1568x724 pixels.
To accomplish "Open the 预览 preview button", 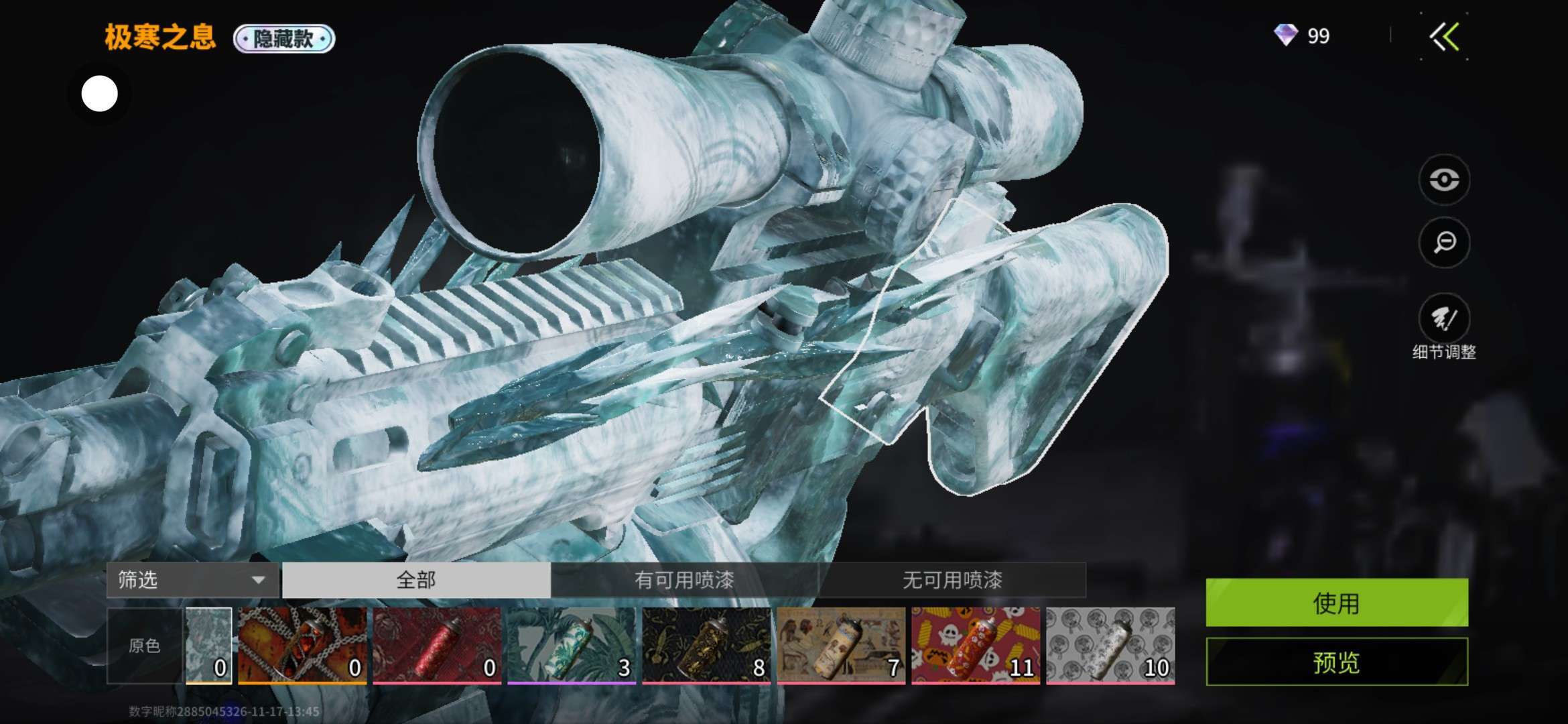I will tap(1336, 662).
